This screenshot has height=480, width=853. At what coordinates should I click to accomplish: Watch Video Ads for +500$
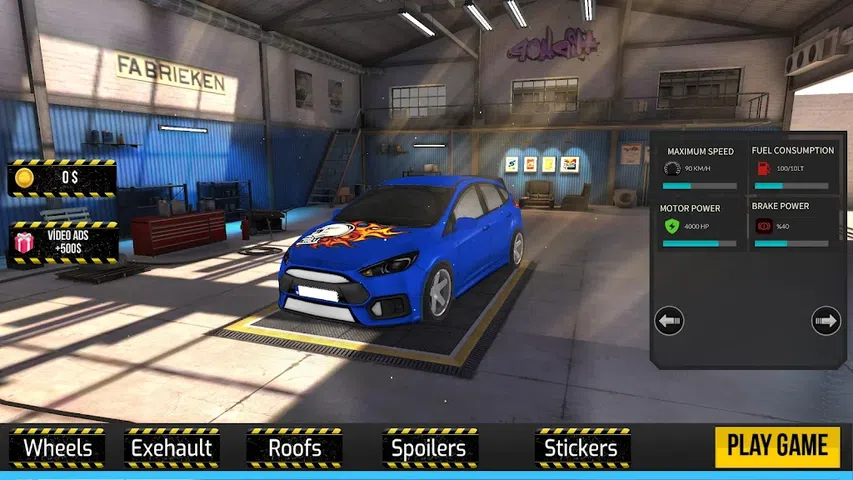pyautogui.click(x=63, y=243)
